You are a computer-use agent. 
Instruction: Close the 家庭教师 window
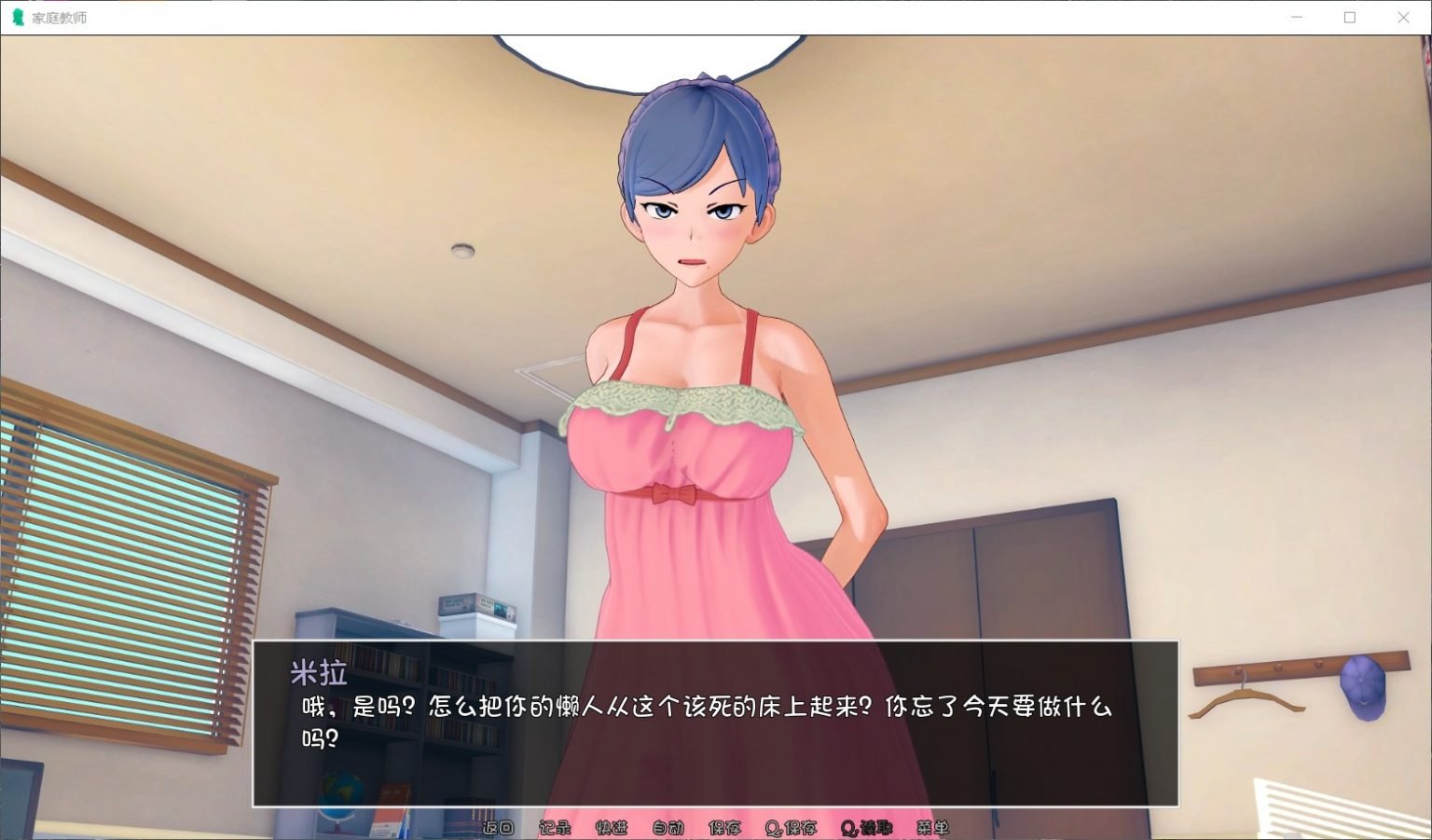point(1402,17)
